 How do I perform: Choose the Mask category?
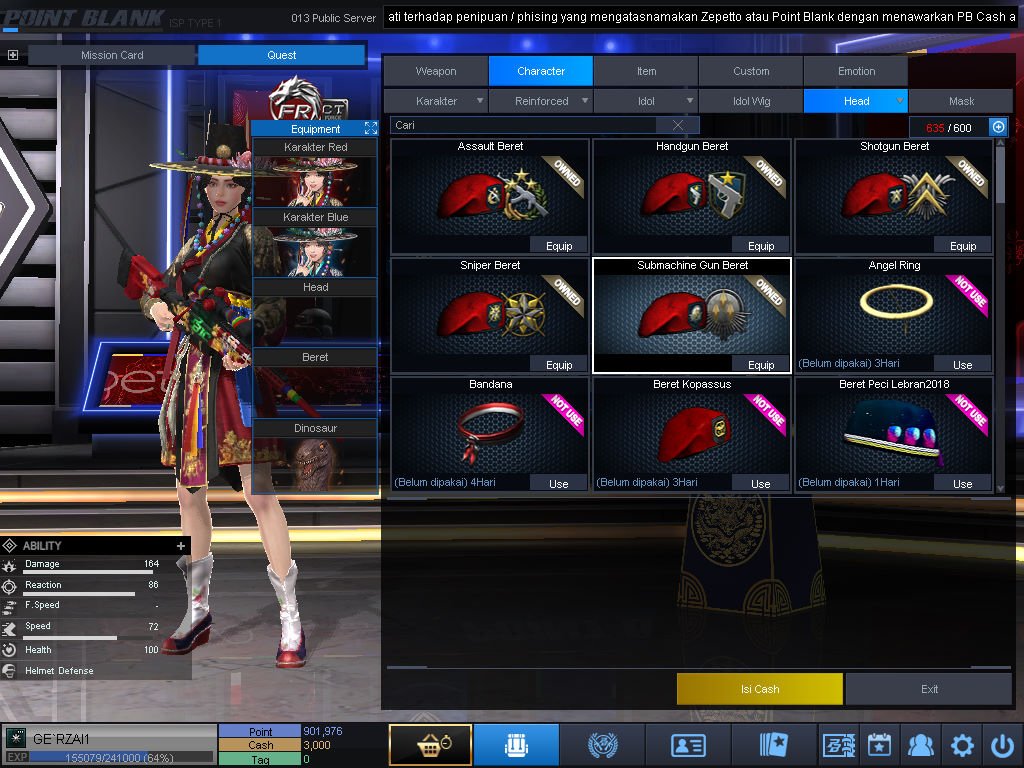point(961,101)
